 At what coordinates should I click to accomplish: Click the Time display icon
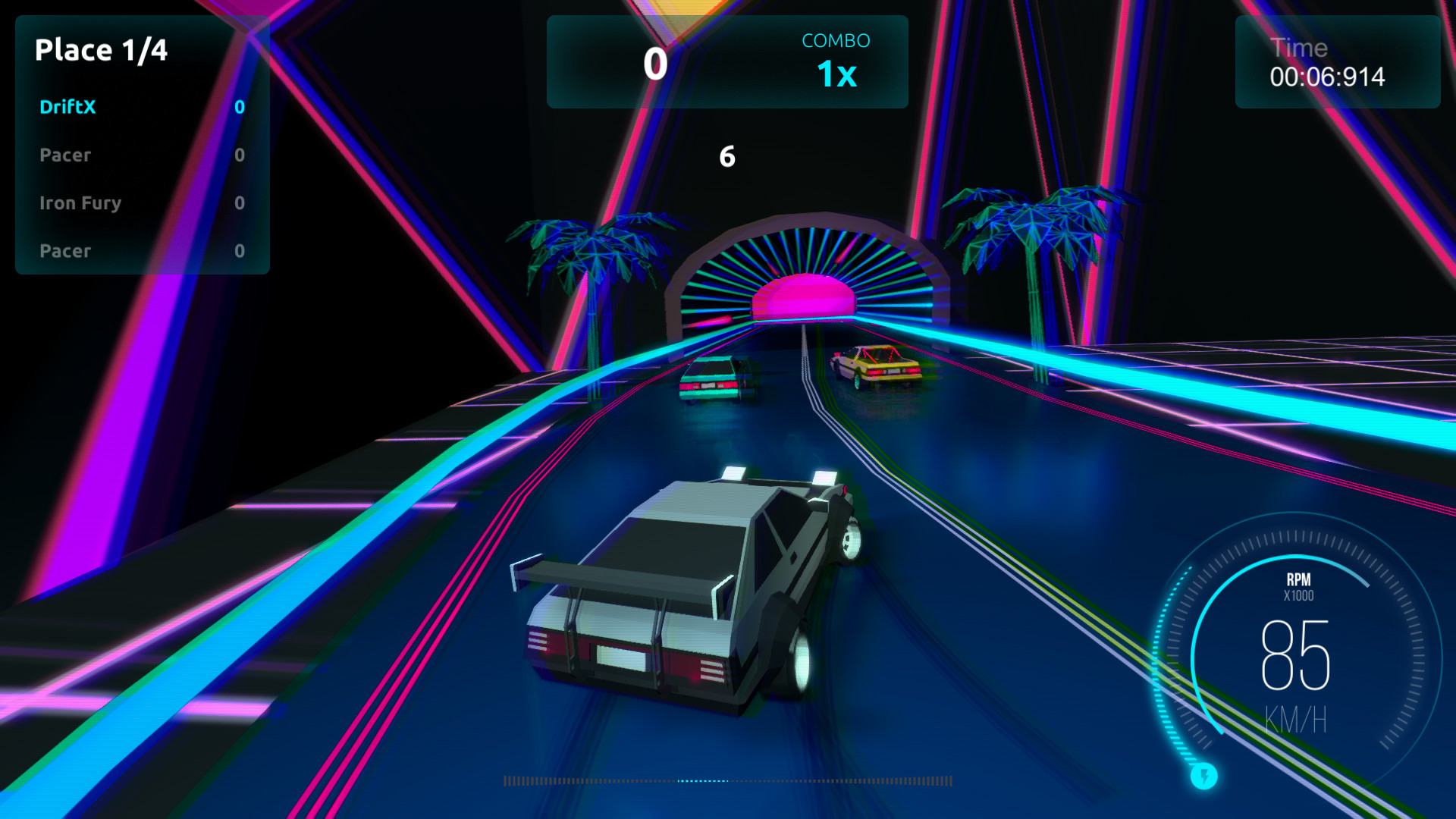1299,48
